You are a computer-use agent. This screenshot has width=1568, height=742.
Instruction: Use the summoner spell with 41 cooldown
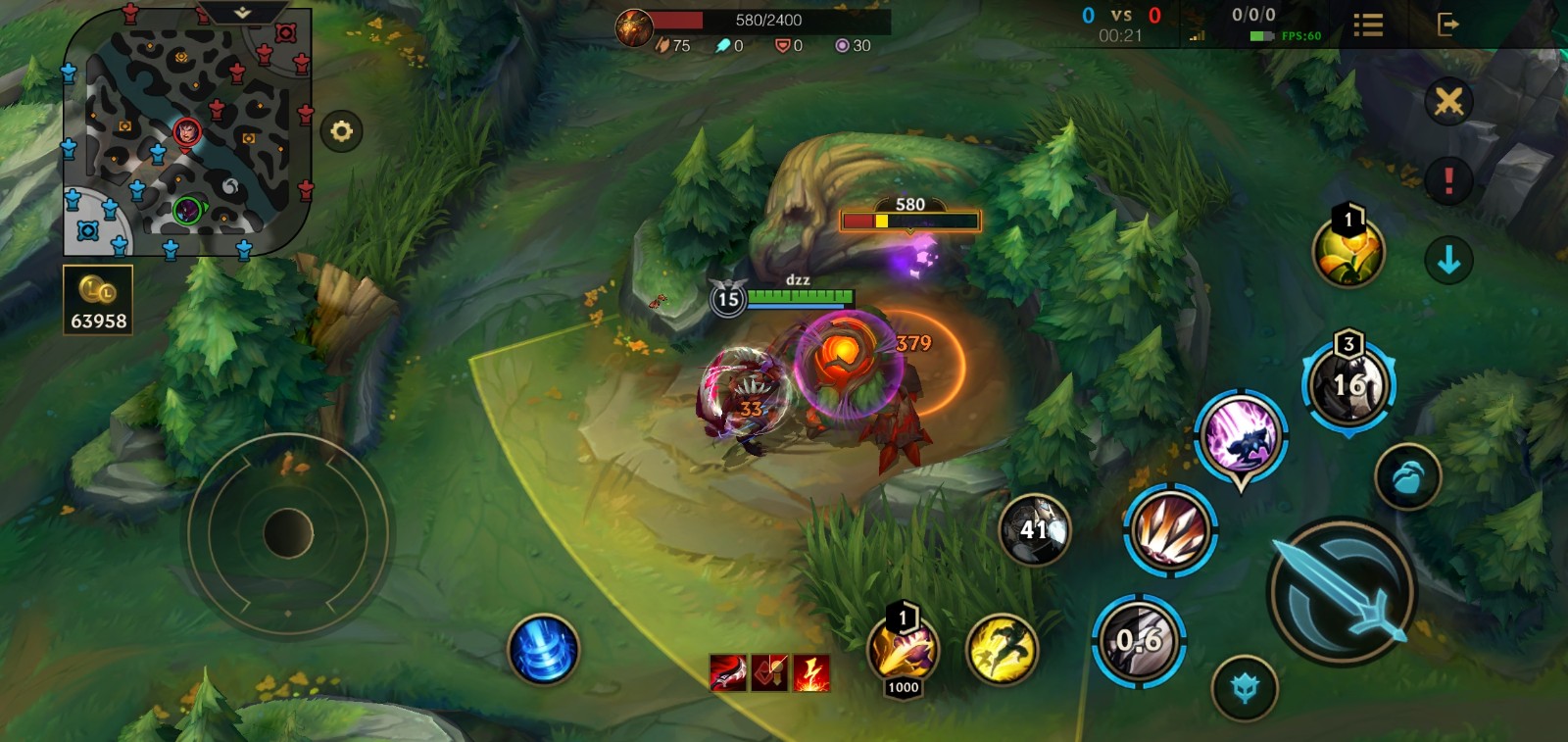[1035, 530]
